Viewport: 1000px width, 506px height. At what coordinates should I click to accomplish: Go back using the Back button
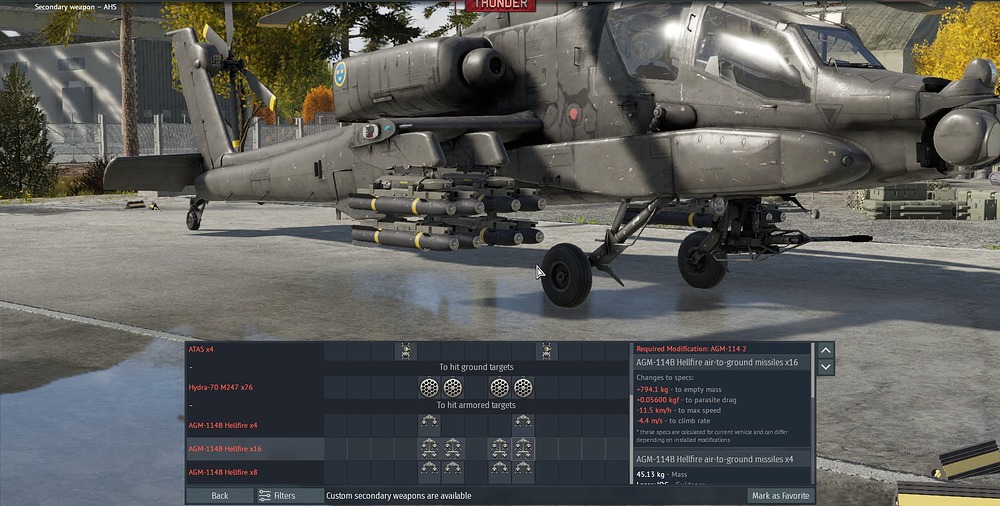[x=219, y=495]
